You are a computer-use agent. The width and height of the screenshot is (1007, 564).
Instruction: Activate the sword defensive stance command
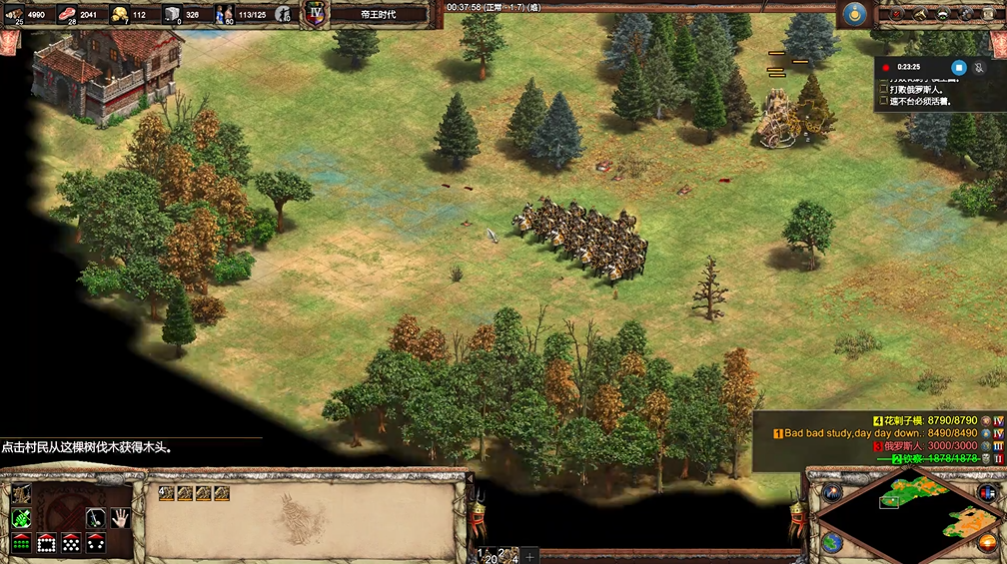tap(96, 517)
